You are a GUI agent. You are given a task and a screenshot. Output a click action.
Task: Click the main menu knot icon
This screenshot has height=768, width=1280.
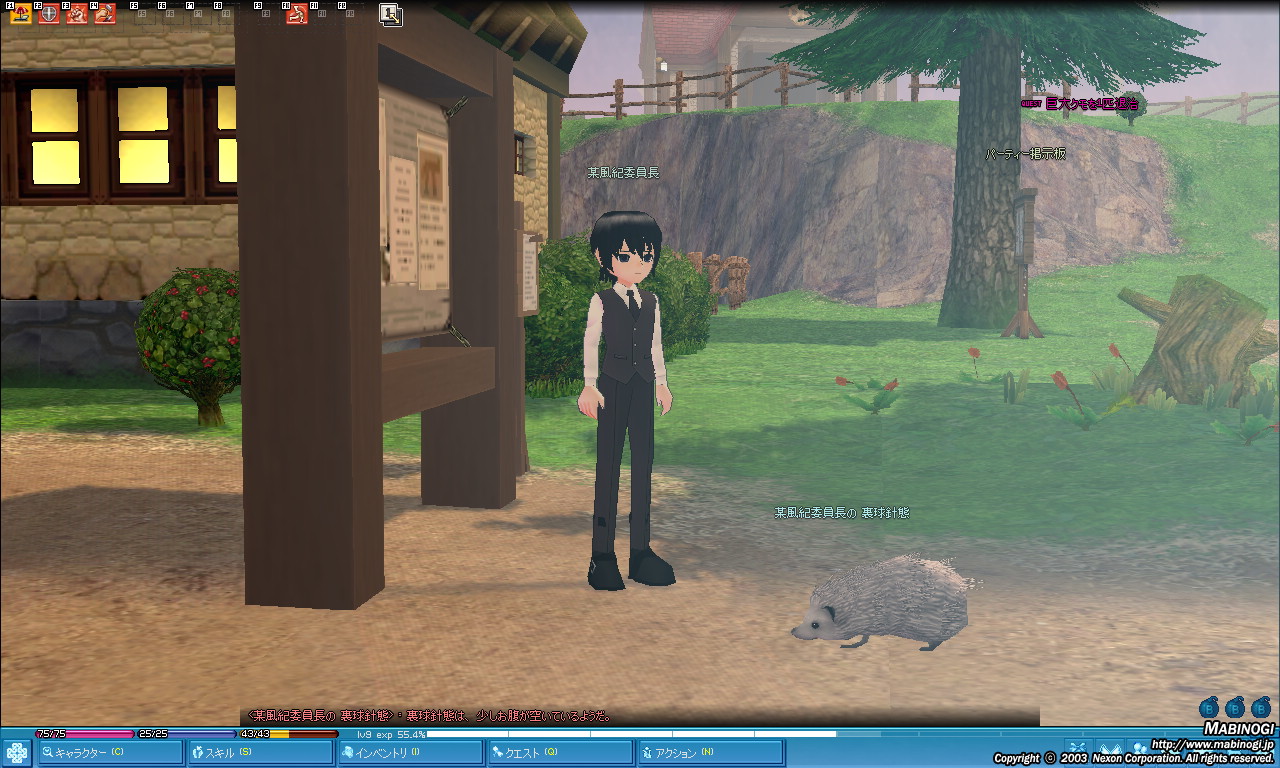17,752
